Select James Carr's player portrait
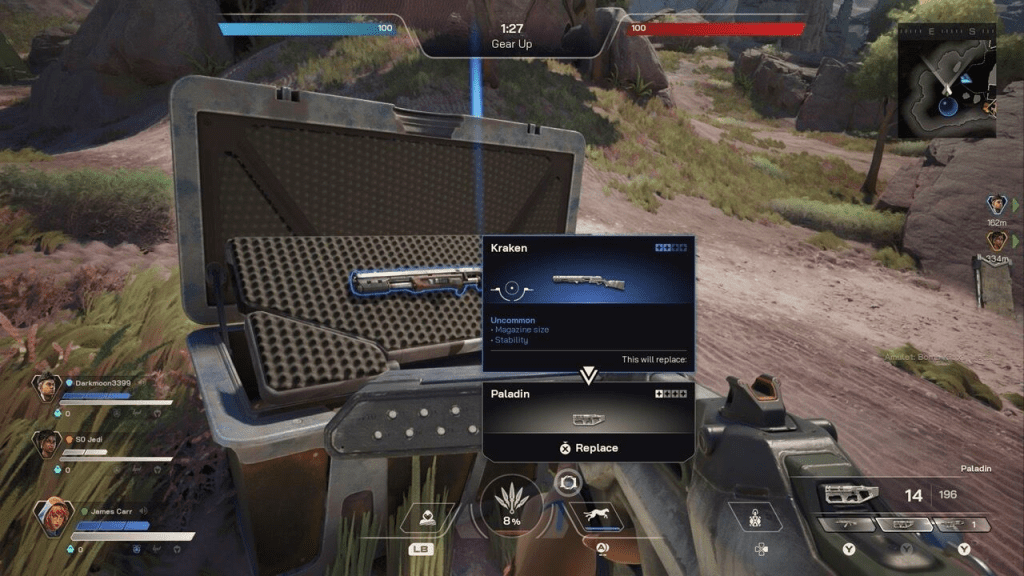Viewport: 1024px width, 576px height. (x=50, y=517)
